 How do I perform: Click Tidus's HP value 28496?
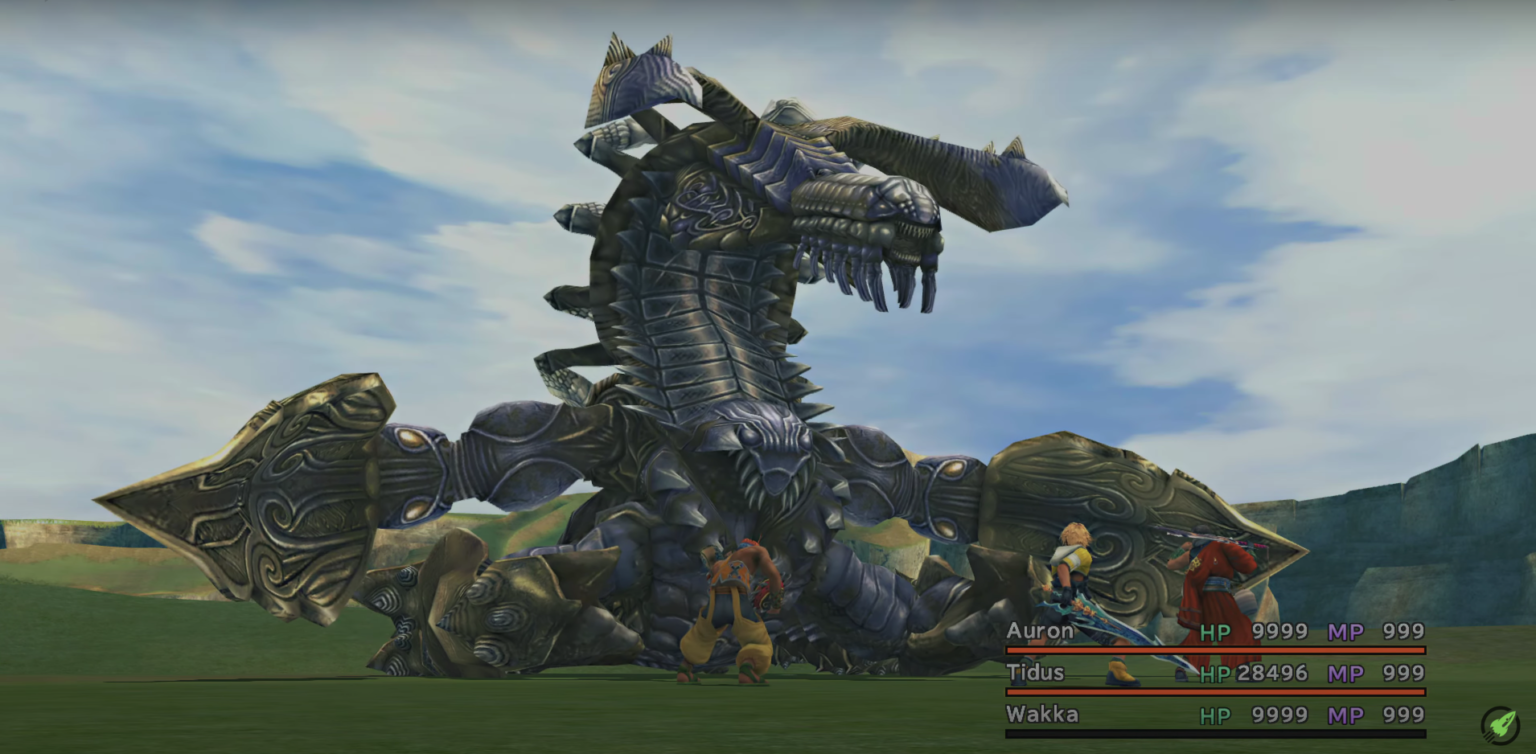(x=1272, y=673)
